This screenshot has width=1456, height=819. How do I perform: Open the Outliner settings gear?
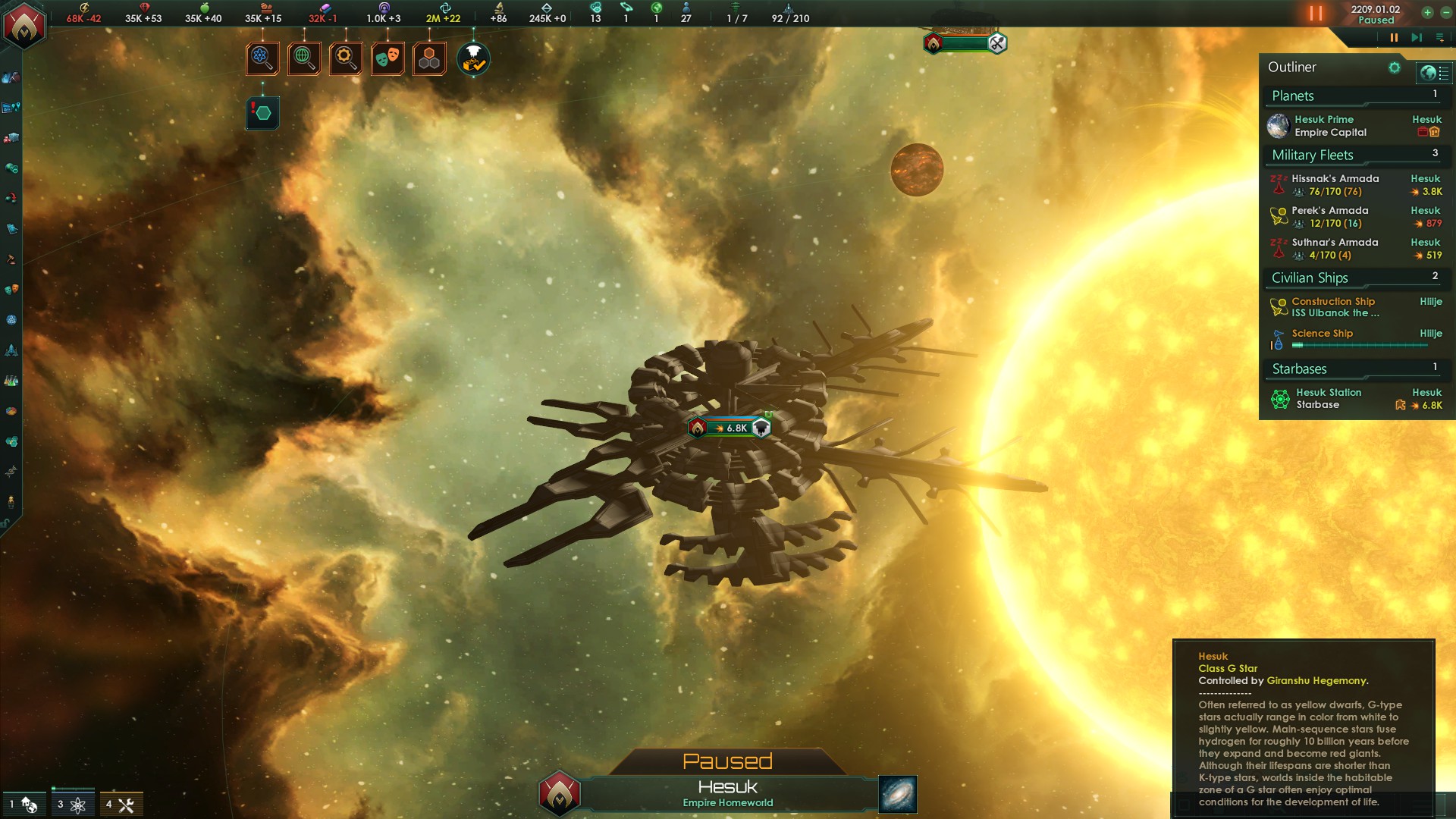point(1394,67)
